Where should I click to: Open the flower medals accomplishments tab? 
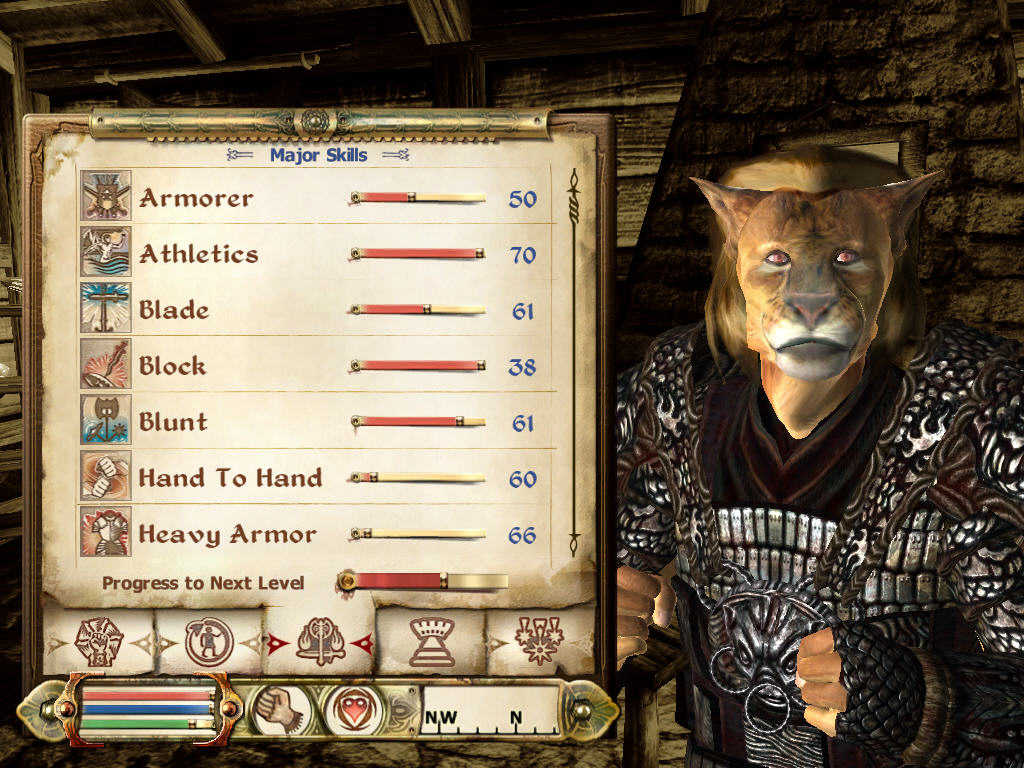[539, 640]
